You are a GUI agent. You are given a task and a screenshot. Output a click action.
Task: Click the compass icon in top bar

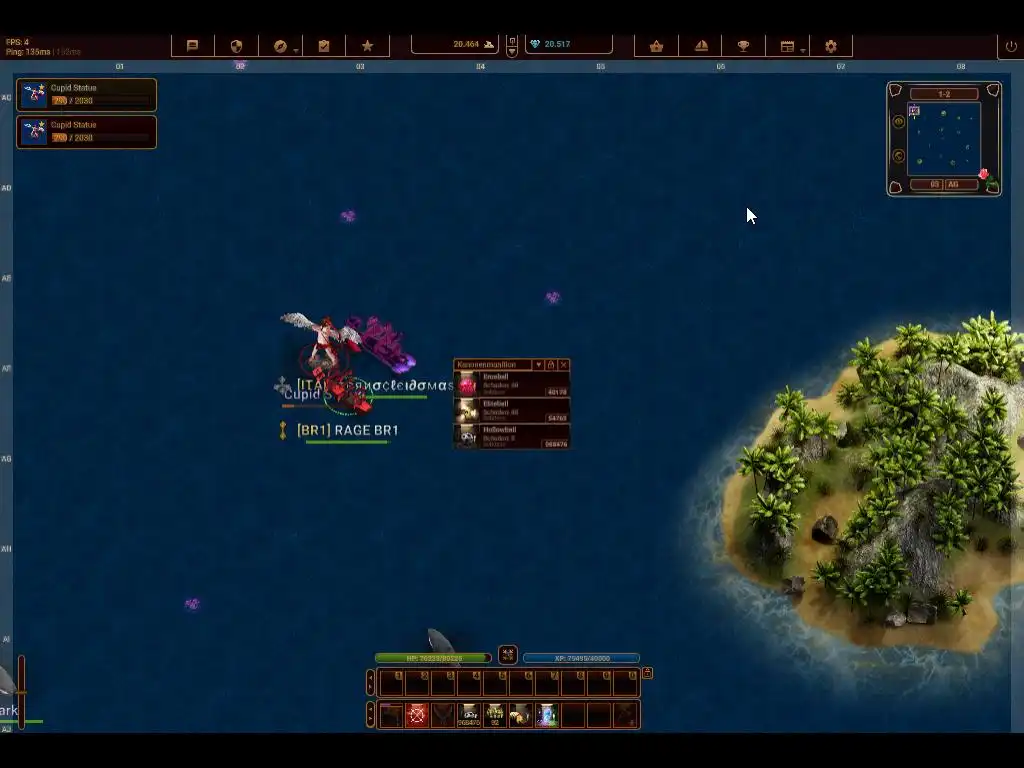pyautogui.click(x=280, y=46)
